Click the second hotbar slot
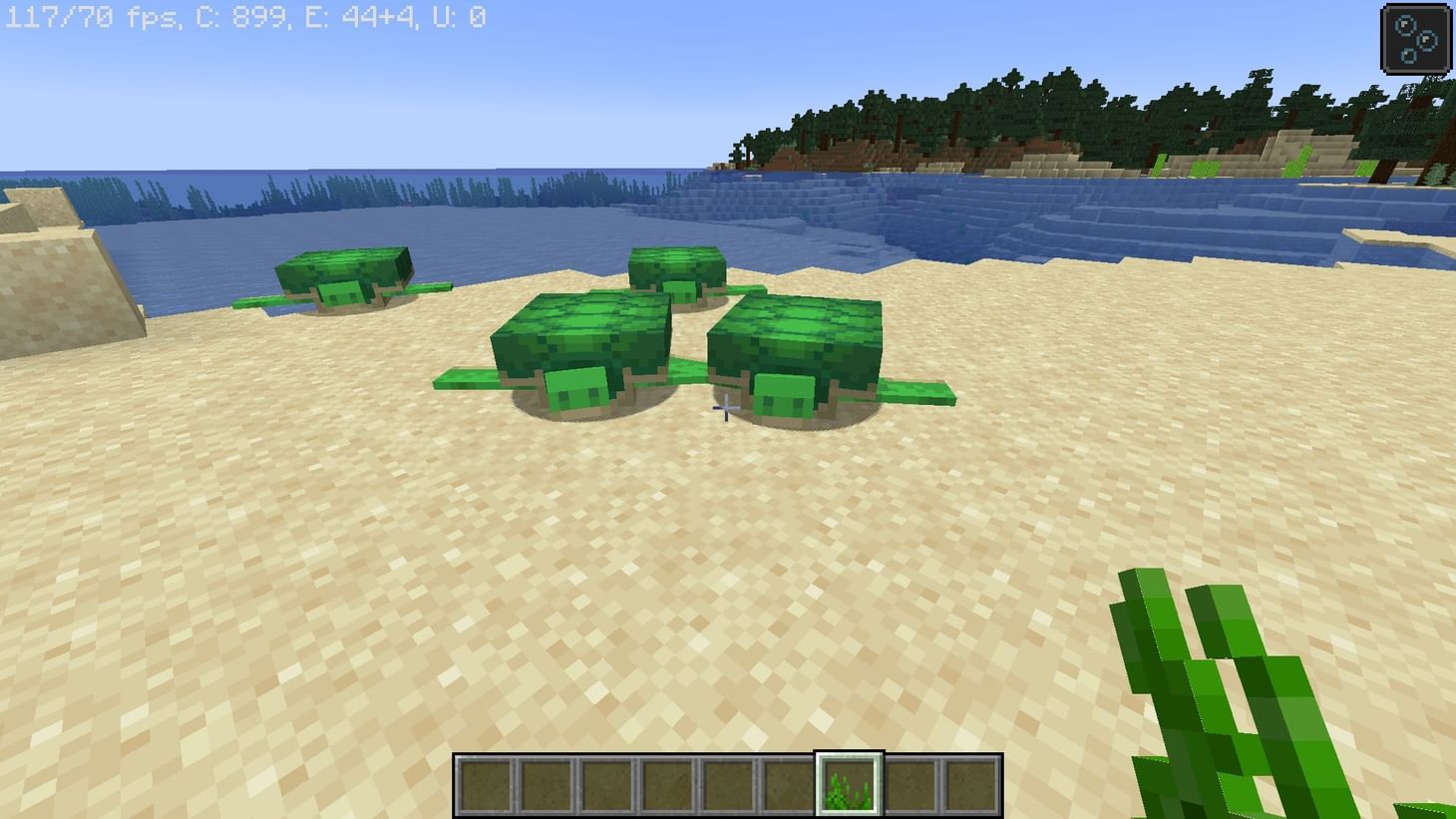 pyautogui.click(x=548, y=786)
